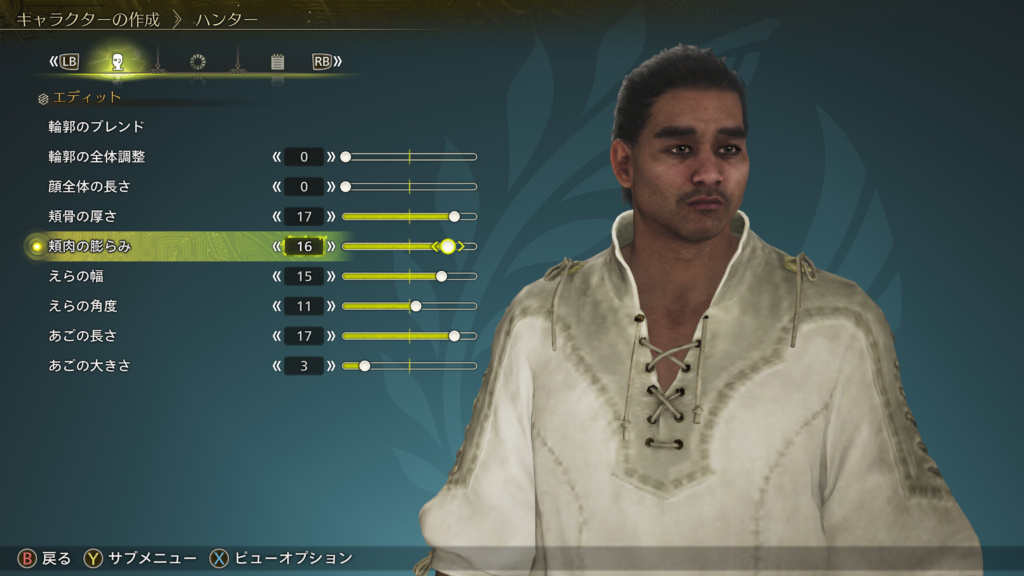This screenshot has height=576, width=1024.
Task: Open the circular ring icon tab
Action: coord(197,62)
